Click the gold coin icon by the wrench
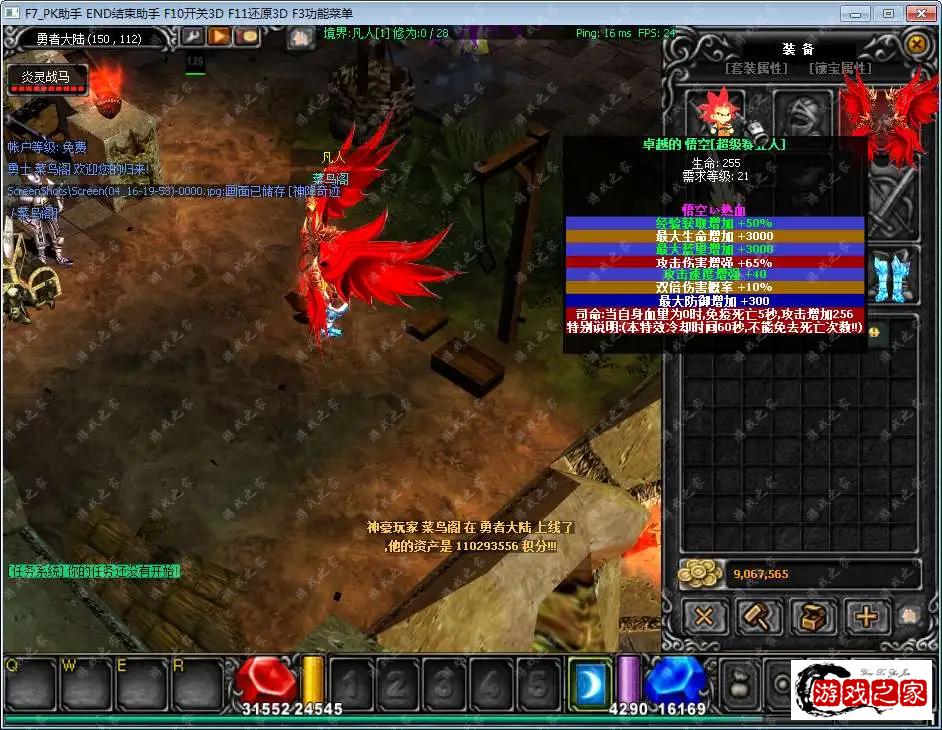Image resolution: width=942 pixels, height=730 pixels. pyautogui.click(x=246, y=37)
